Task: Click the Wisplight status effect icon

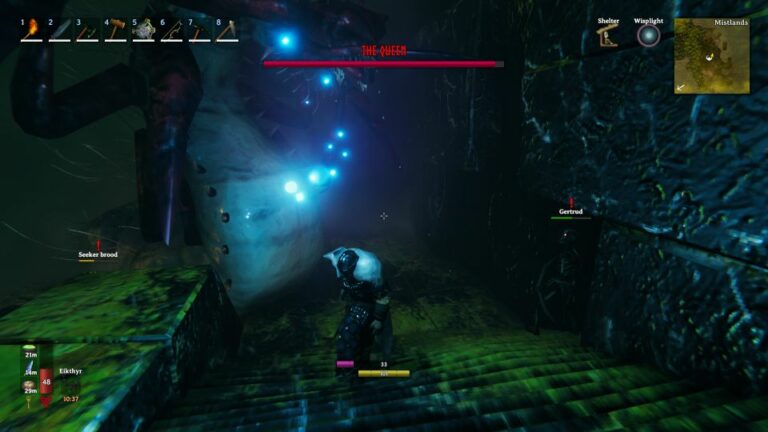Action: click(649, 37)
